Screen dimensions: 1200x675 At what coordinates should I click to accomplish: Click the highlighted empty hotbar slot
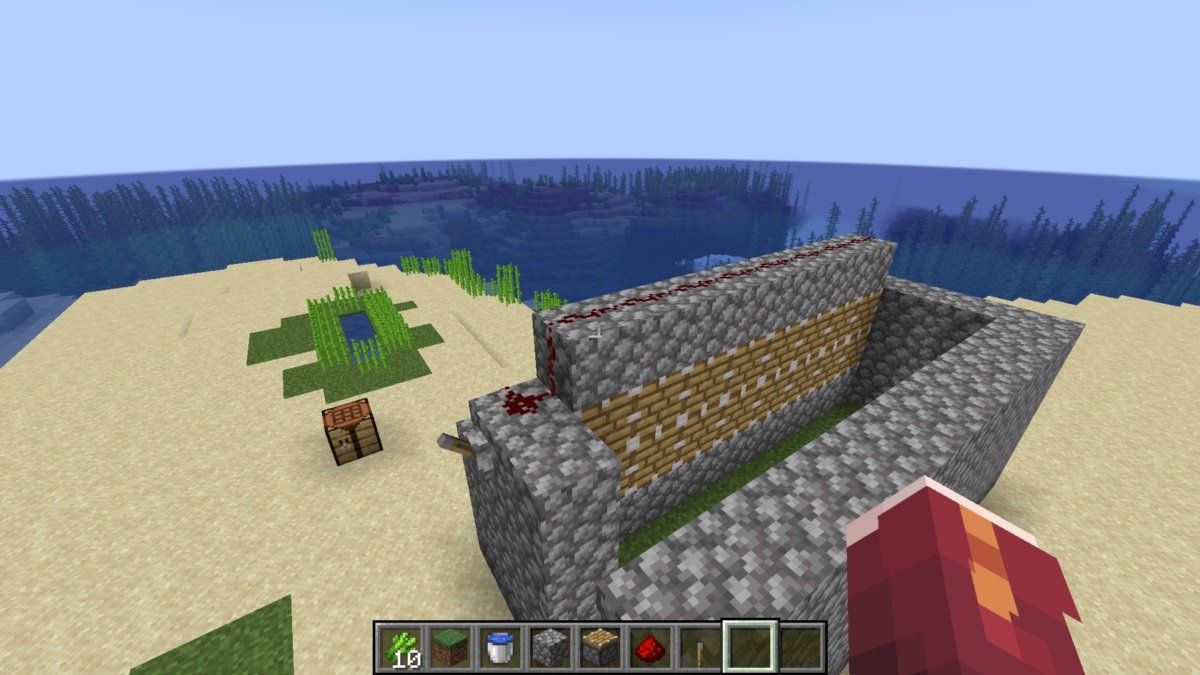750,647
